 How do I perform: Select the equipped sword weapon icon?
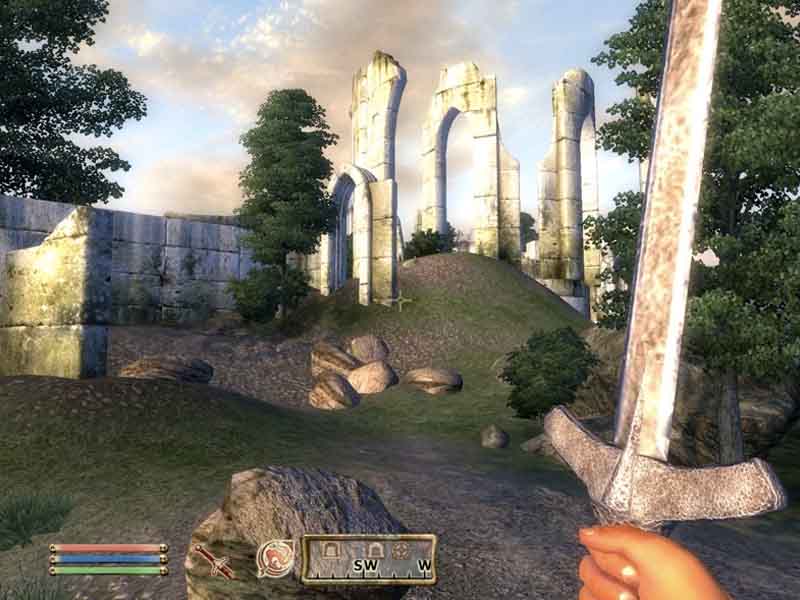[x=214, y=561]
